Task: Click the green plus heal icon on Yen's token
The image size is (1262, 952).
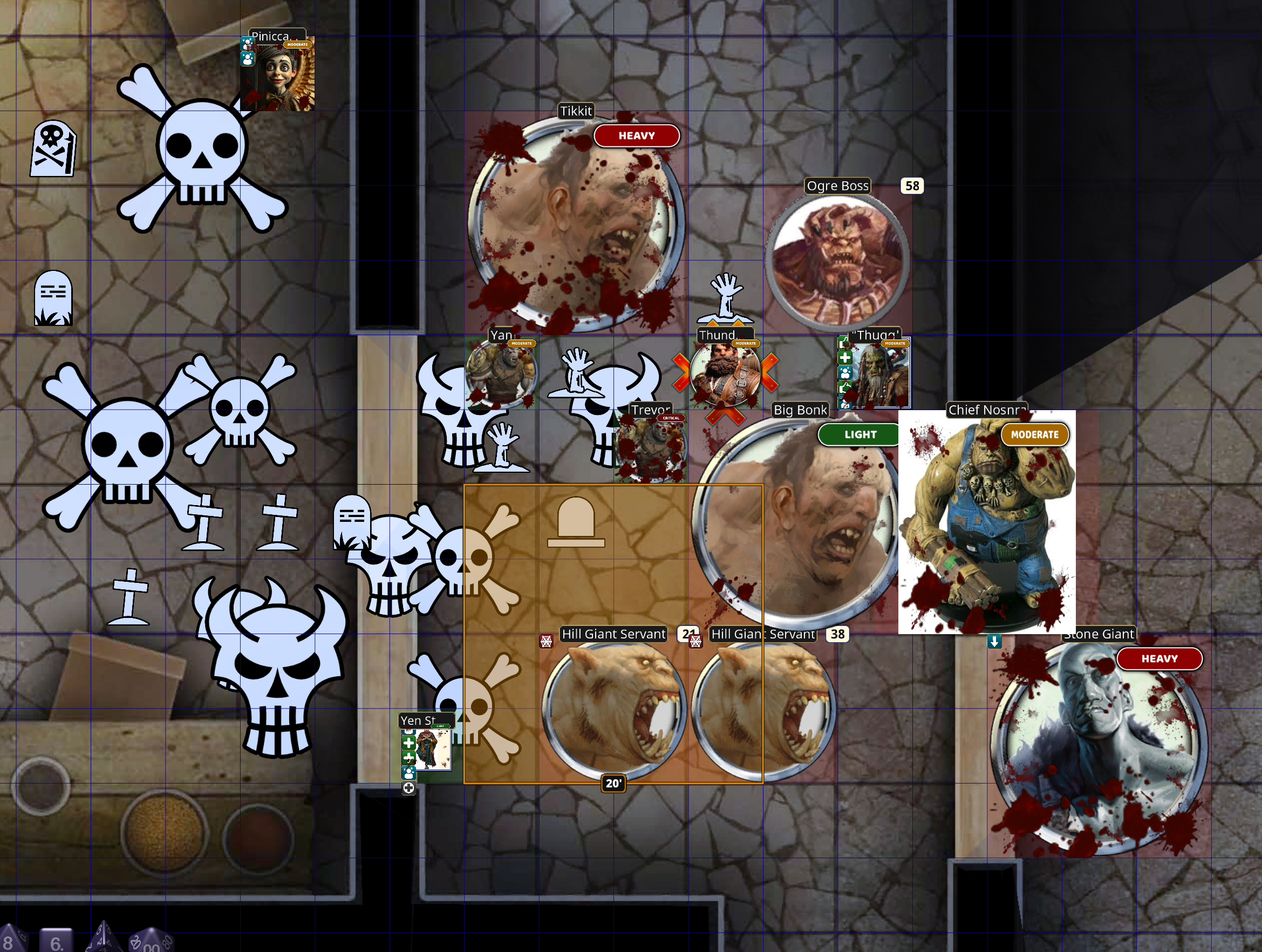Action: pyautogui.click(x=408, y=743)
